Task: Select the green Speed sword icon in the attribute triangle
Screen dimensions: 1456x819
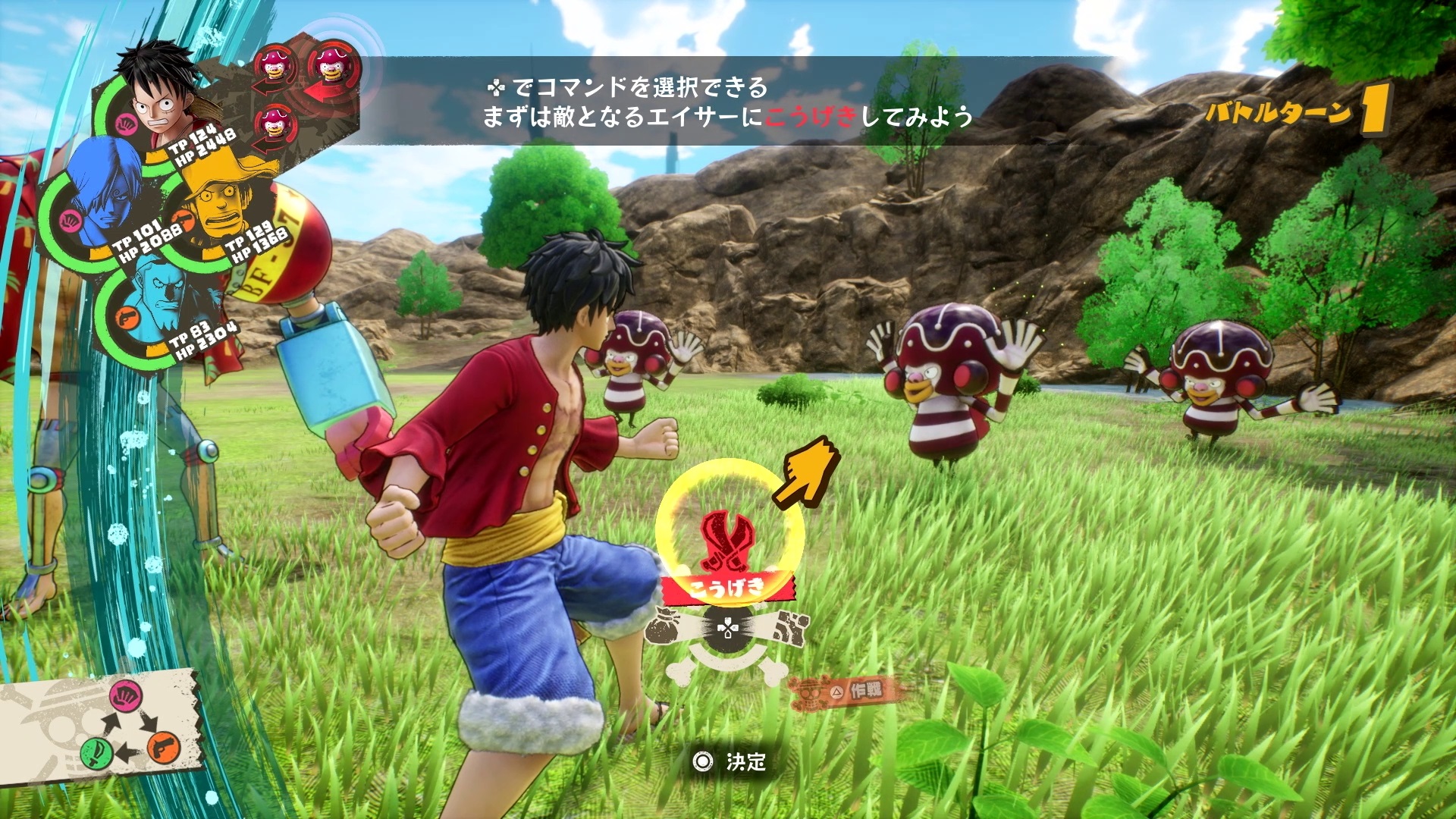Action: (96, 753)
